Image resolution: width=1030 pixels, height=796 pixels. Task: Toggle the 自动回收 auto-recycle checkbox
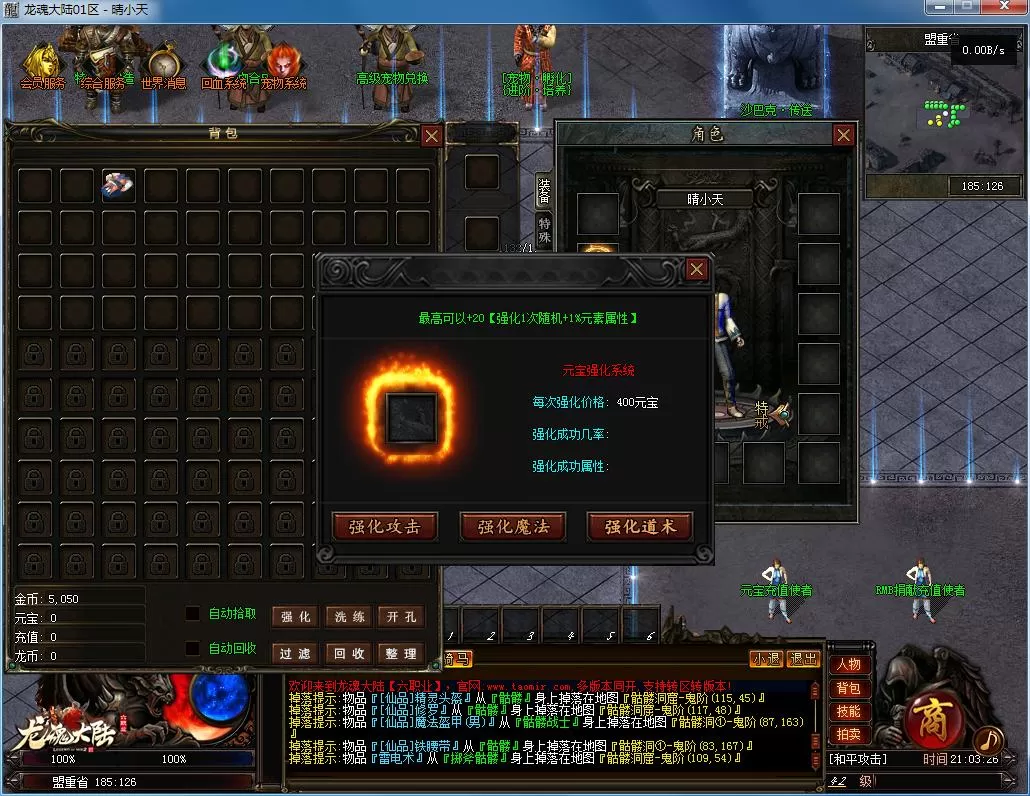(193, 648)
